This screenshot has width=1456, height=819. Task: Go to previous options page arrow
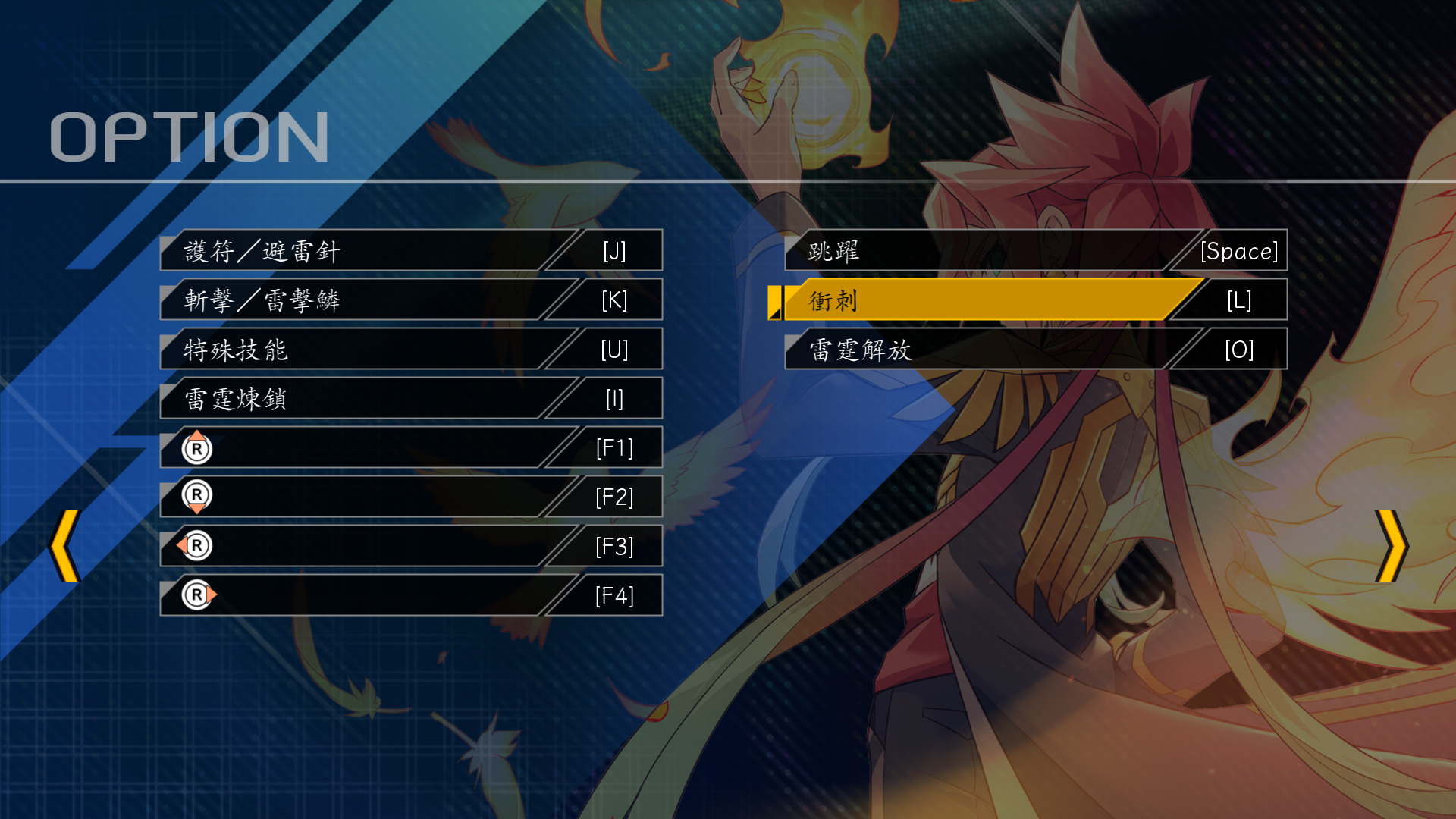coord(65,546)
